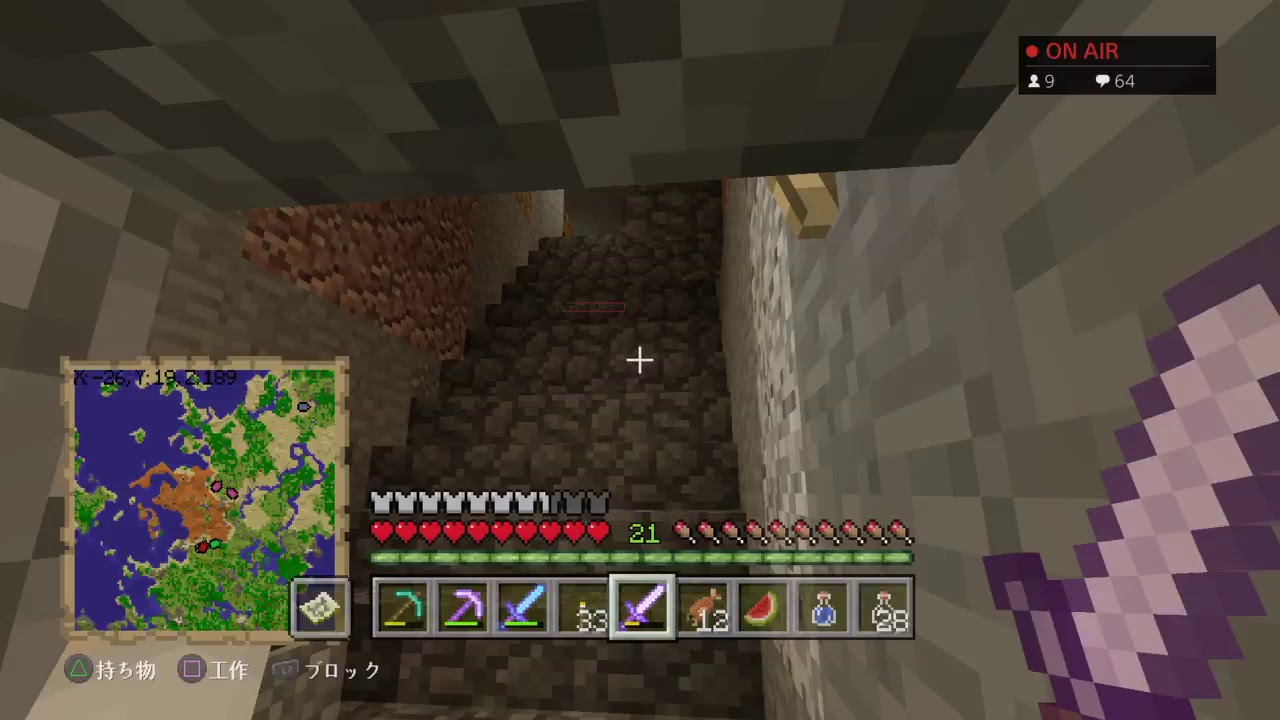Select the melon slice in the hotbar
This screenshot has height=720, width=1280.
763,607
